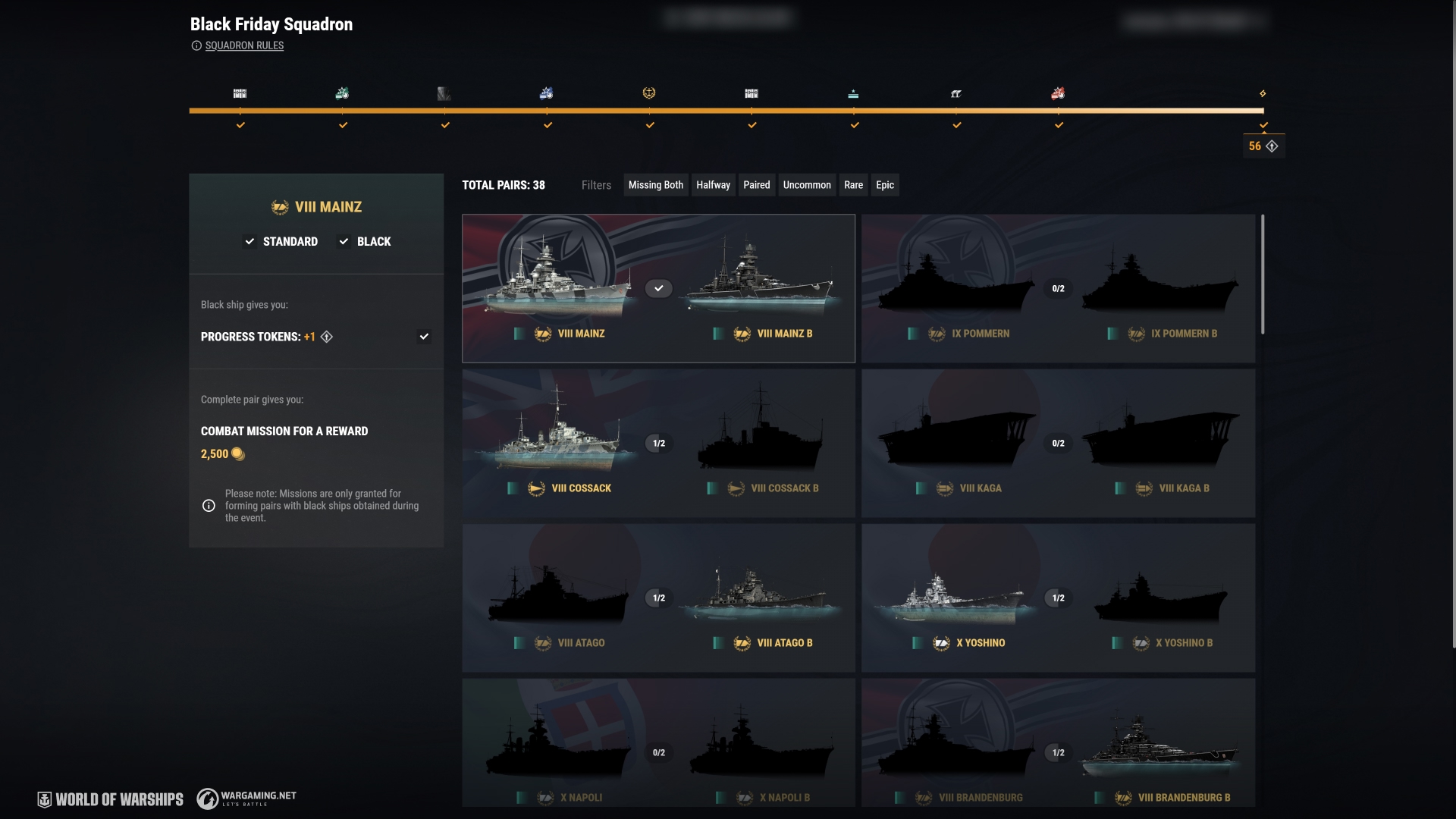Image resolution: width=1456 pixels, height=819 pixels.
Task: Filter pairs by Missing Both
Action: pyautogui.click(x=655, y=185)
